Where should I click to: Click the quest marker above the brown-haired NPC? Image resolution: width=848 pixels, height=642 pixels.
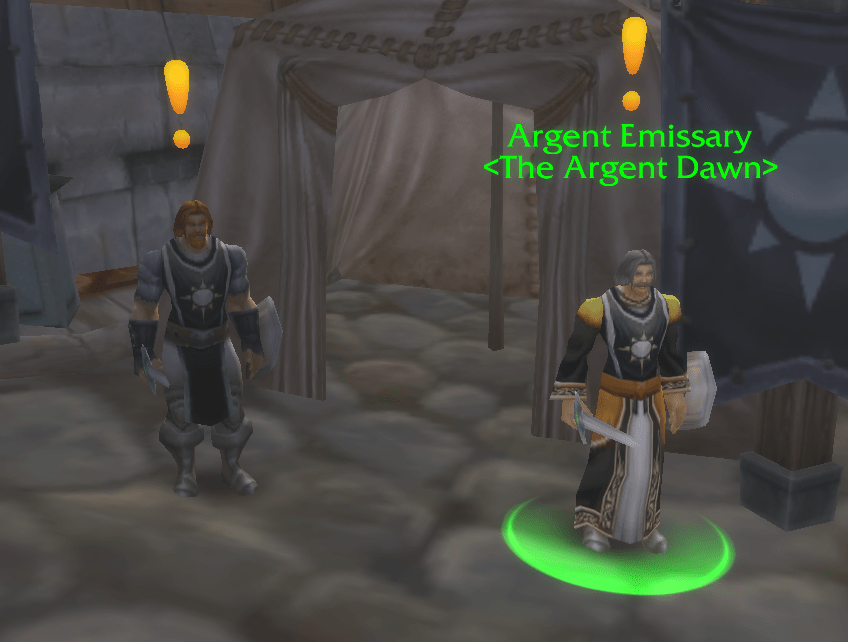pos(178,101)
